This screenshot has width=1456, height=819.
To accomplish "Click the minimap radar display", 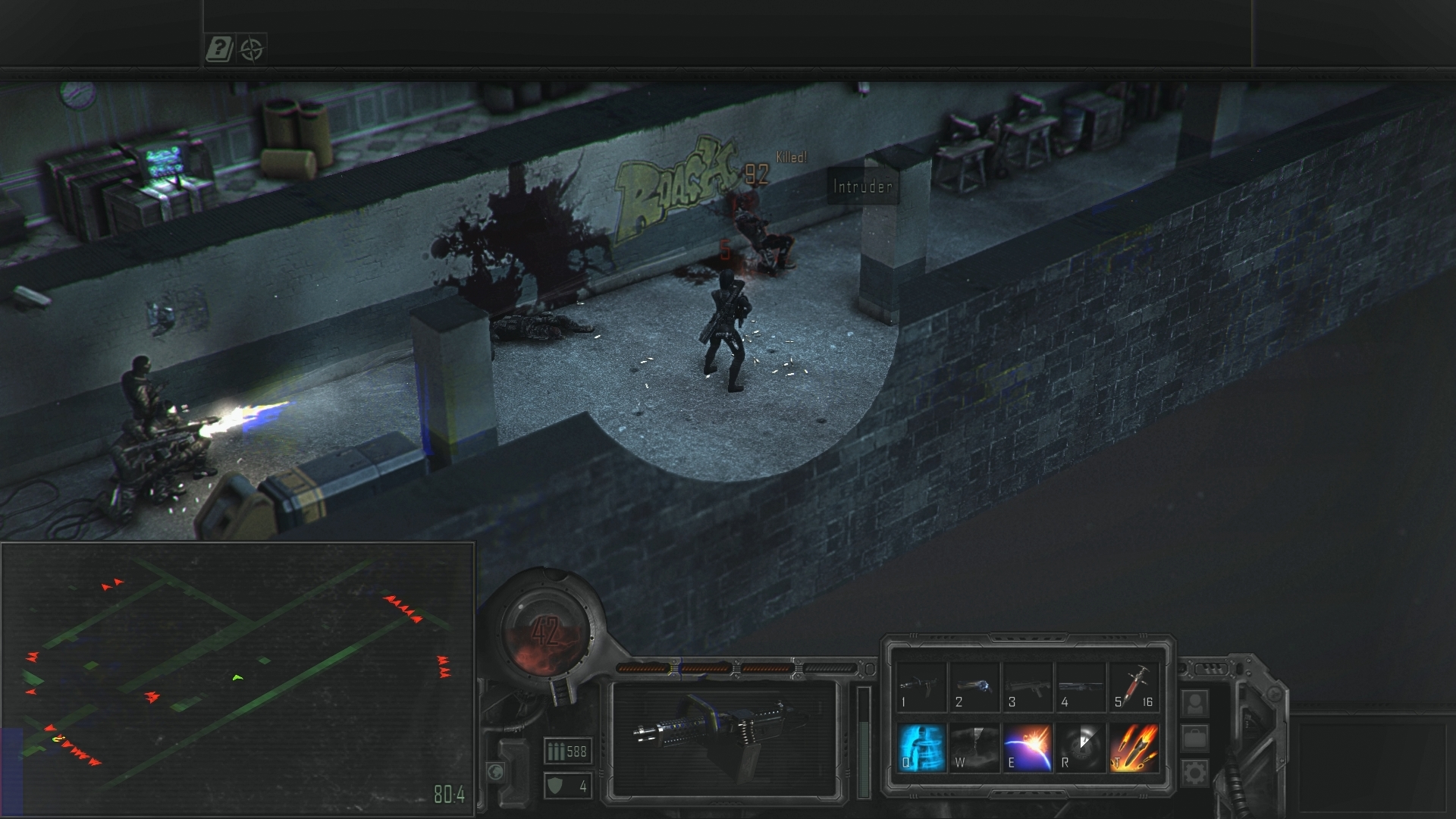I will point(237,679).
